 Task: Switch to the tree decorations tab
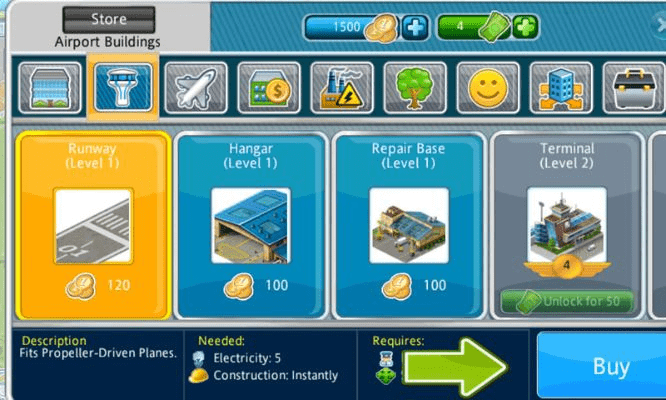coord(413,88)
